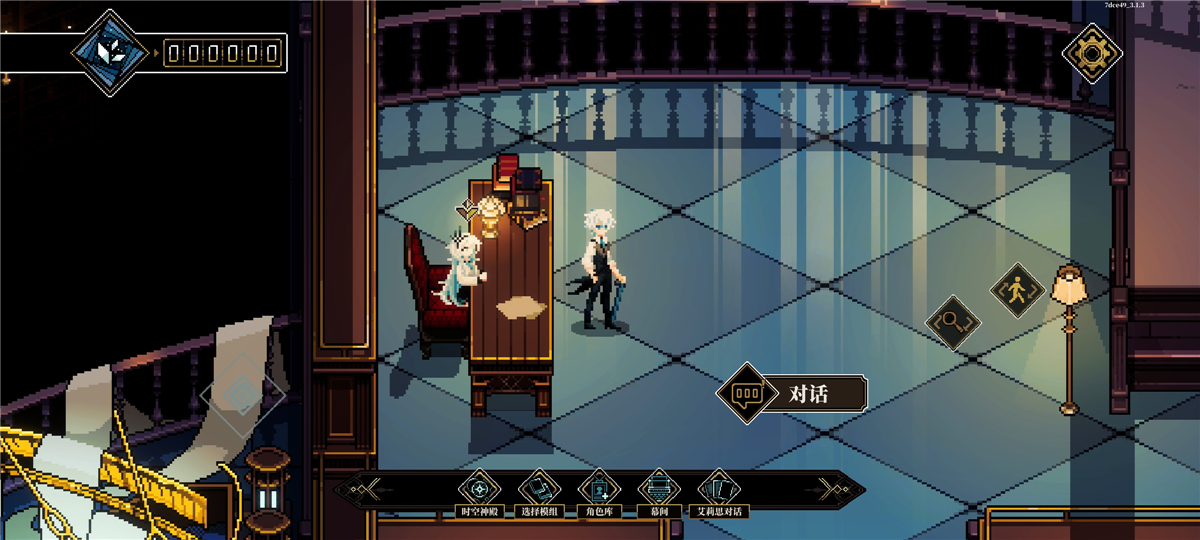Open the 时空神殿 temple menu
The height and width of the screenshot is (540, 1200).
[x=477, y=490]
